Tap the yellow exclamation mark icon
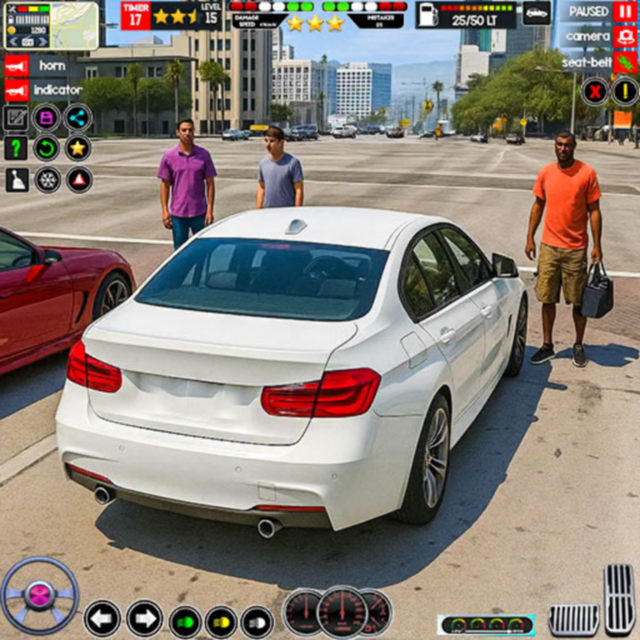This screenshot has width=640, height=640. tap(625, 91)
